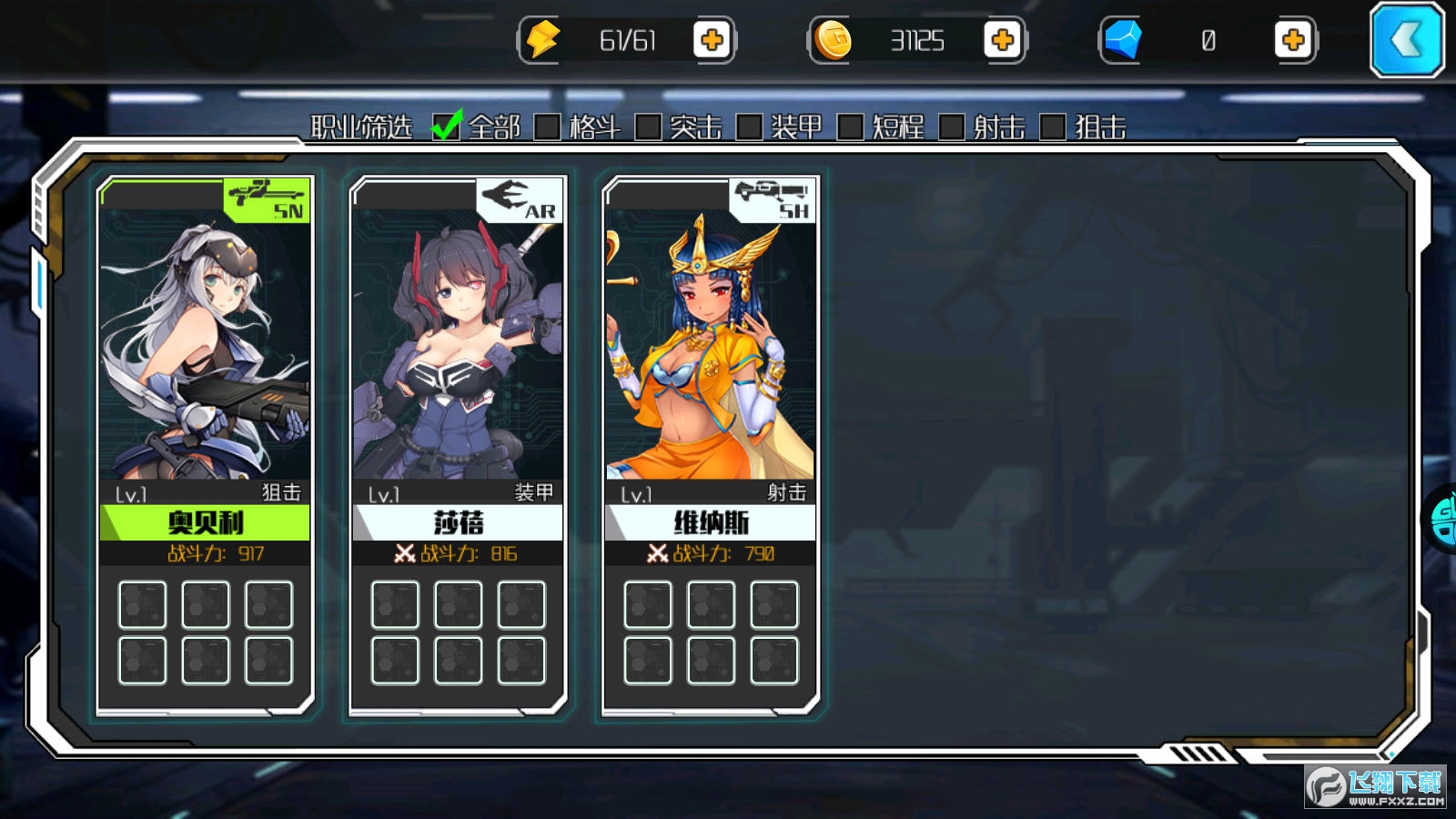Filter characters by 格斗 class
The image size is (1456, 819).
(x=547, y=127)
